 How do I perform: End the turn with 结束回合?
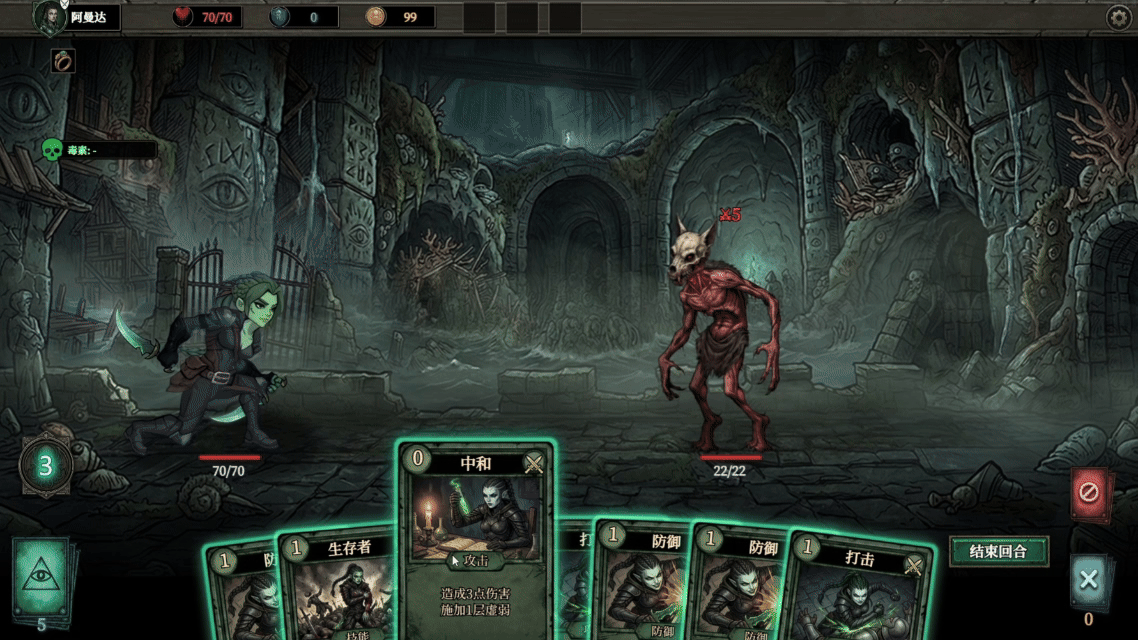point(998,551)
